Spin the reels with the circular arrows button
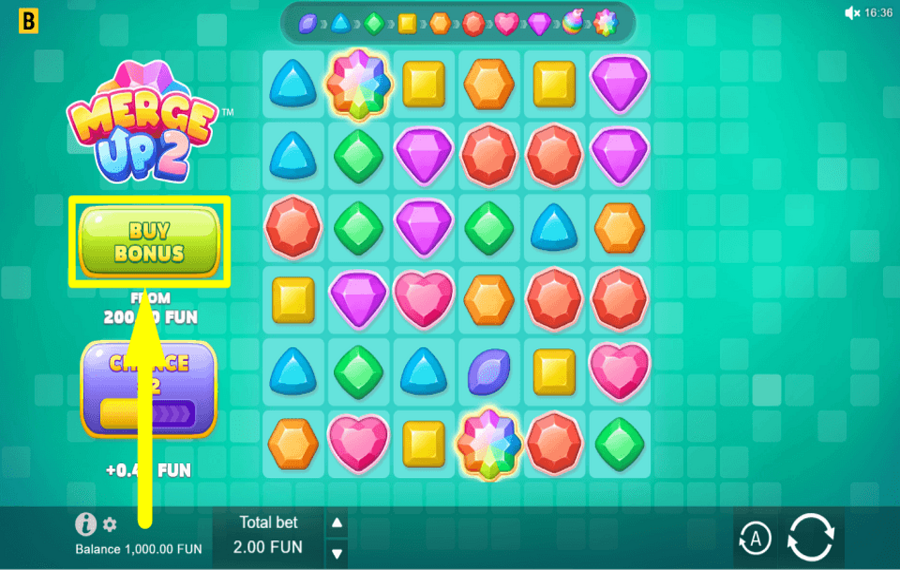The height and width of the screenshot is (570, 900). coord(810,538)
